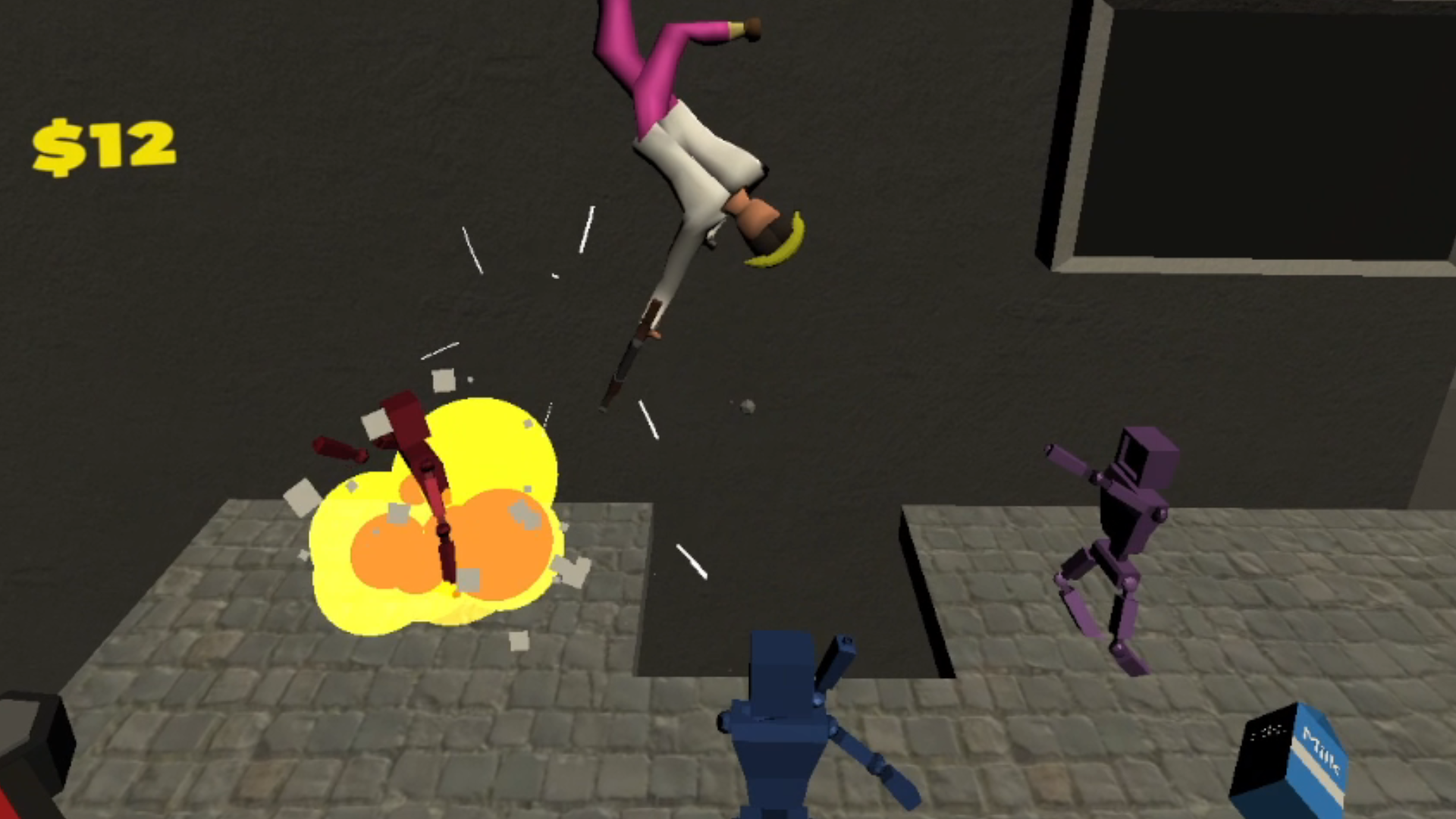This screenshot has height=819, width=1456.
Task: Select the Milk carton pickup
Action: (x=1293, y=758)
